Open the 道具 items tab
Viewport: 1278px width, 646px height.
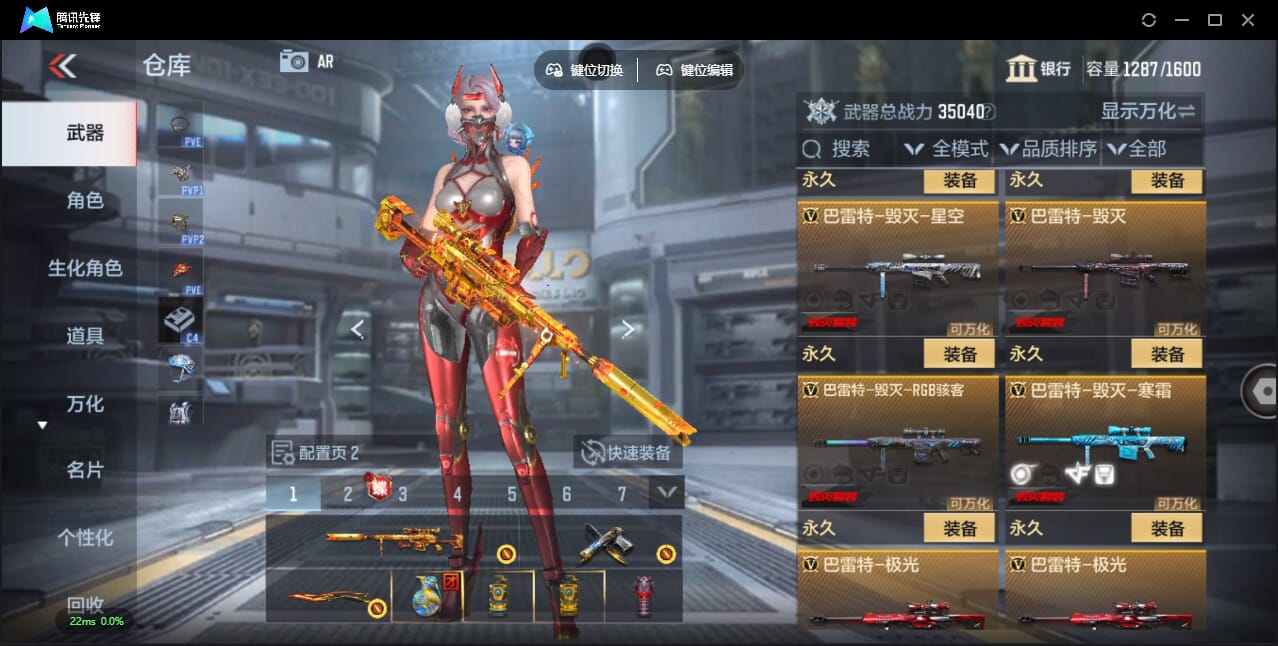click(85, 336)
